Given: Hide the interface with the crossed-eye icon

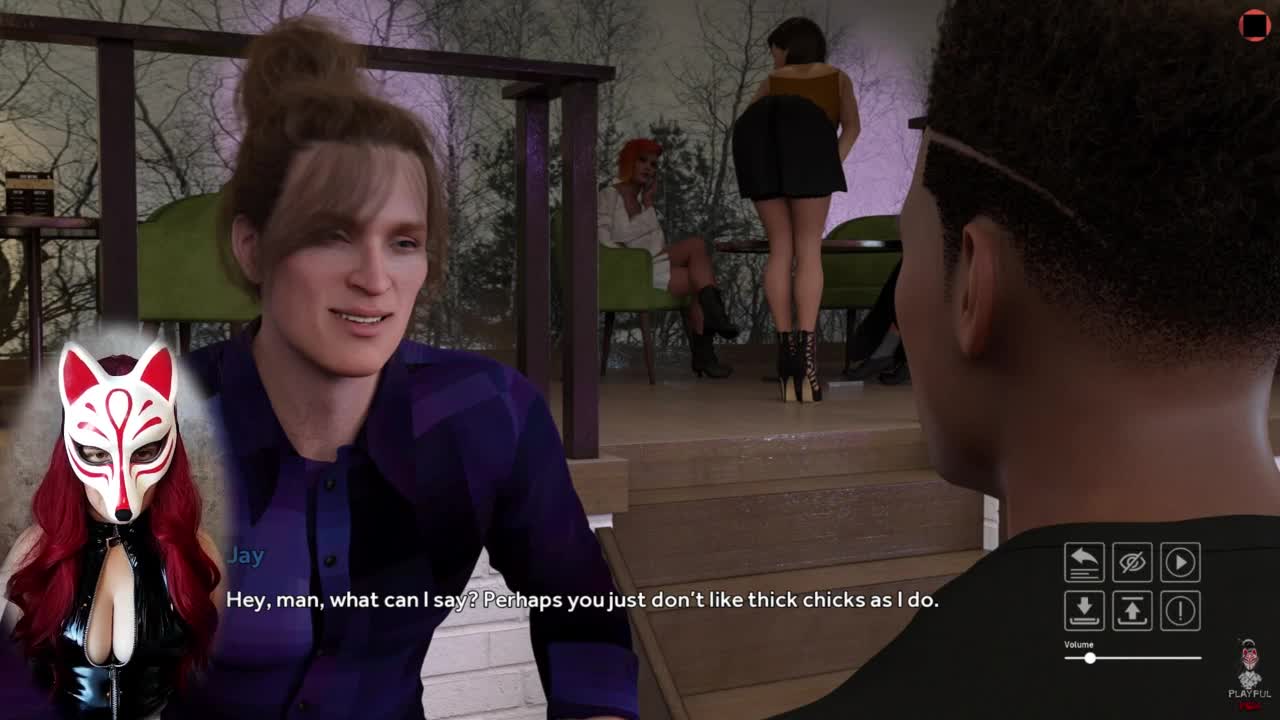Looking at the screenshot, I should tap(1132, 562).
